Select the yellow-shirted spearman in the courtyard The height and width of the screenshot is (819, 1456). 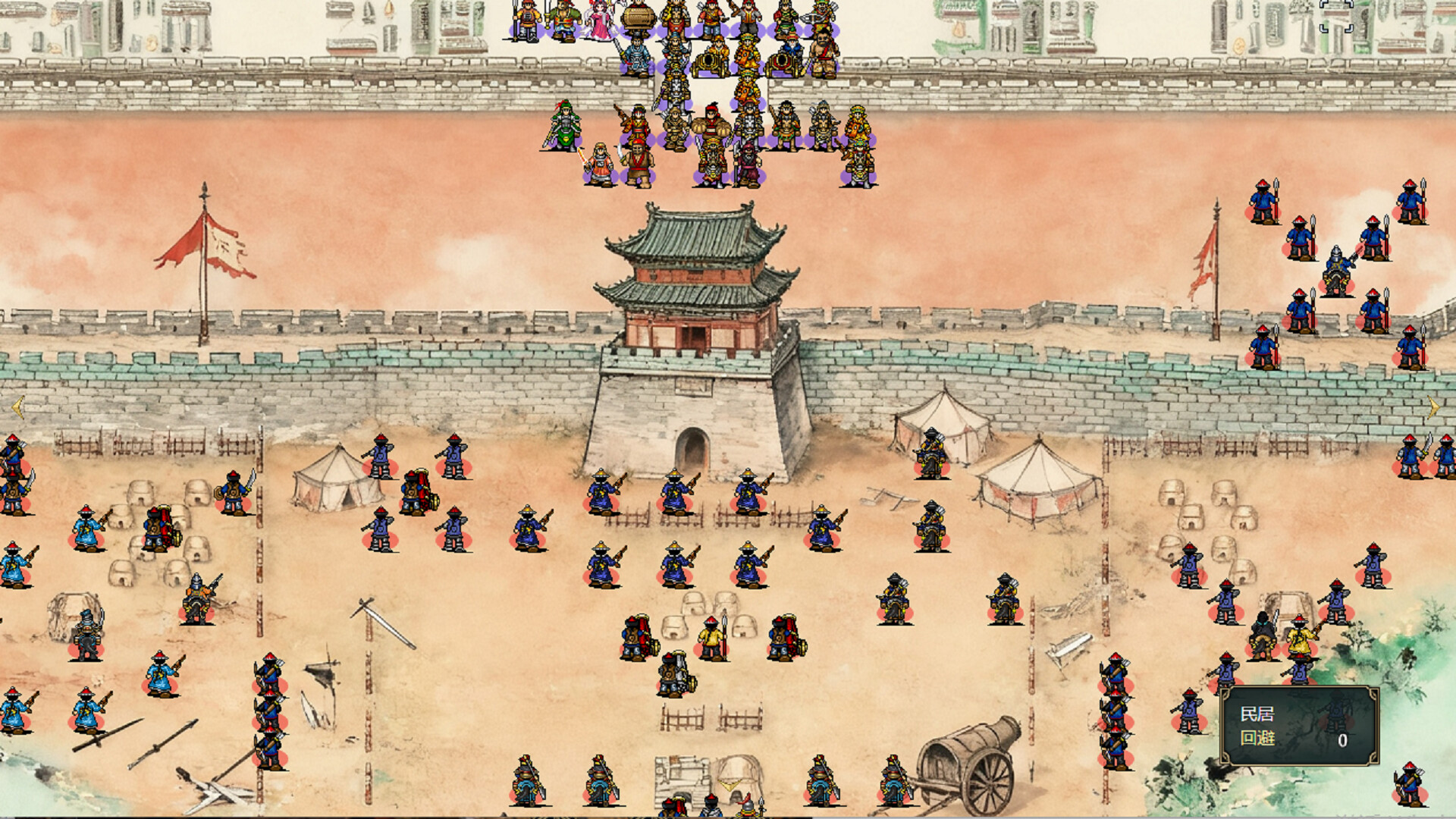[711, 635]
